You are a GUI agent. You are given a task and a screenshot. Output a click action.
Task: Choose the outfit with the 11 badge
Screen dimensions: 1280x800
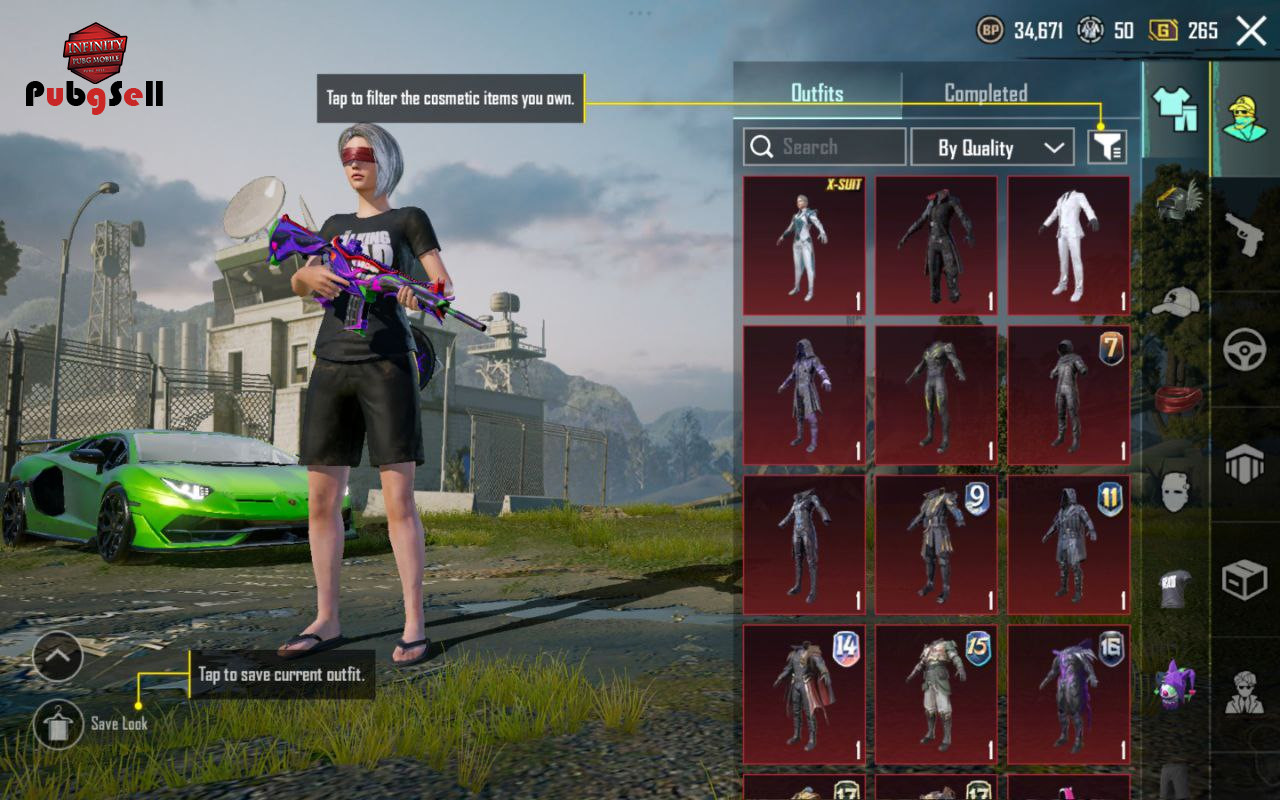[x=1068, y=544]
